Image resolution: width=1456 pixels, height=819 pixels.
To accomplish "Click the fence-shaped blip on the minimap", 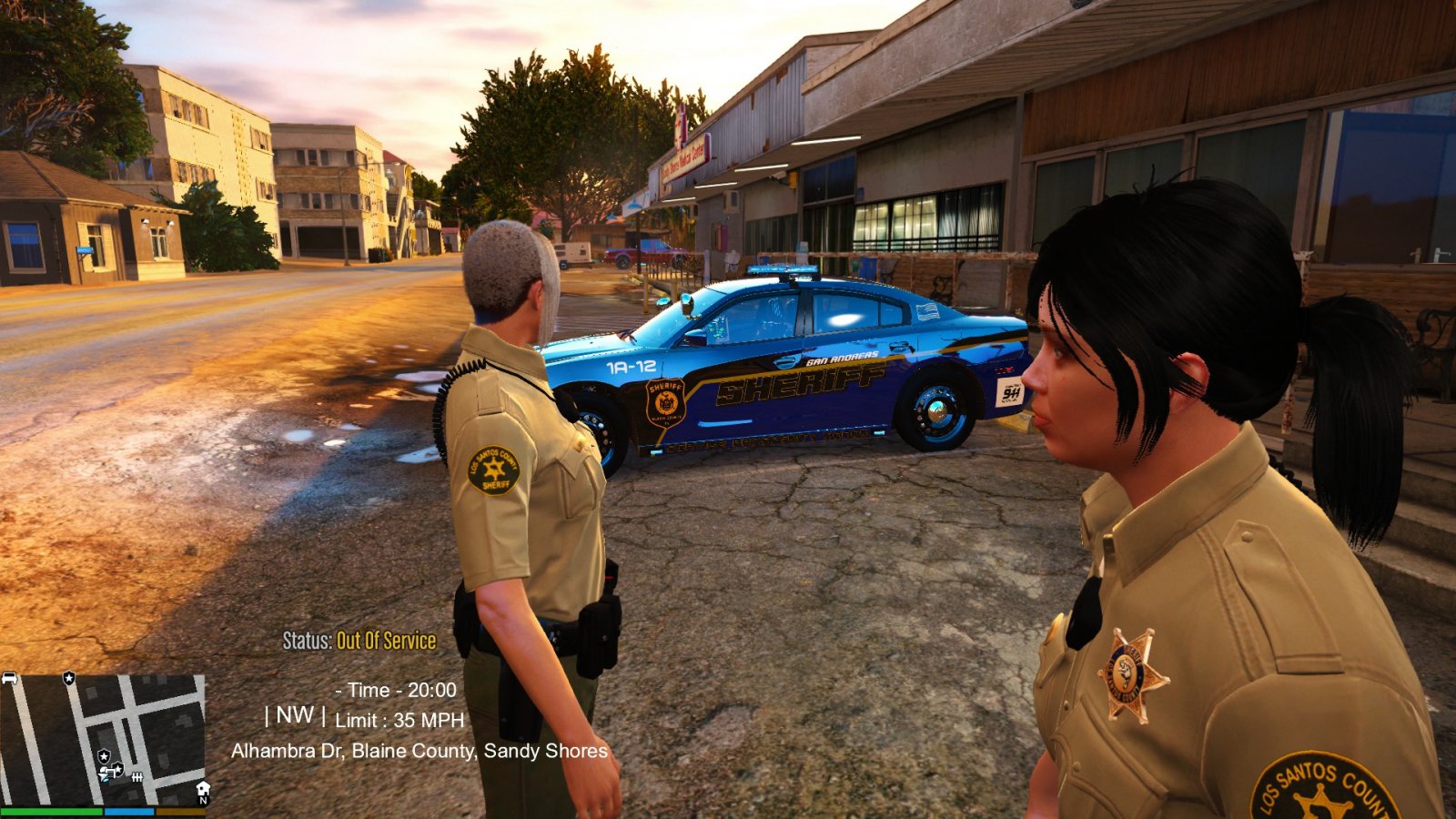I will point(137,777).
